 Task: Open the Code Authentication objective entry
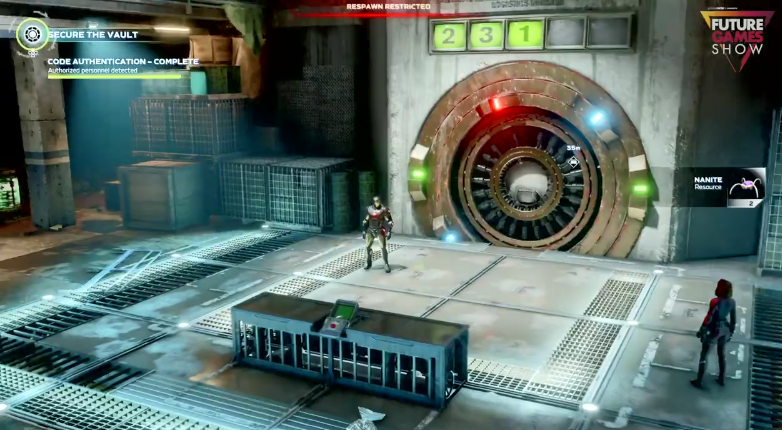point(122,62)
